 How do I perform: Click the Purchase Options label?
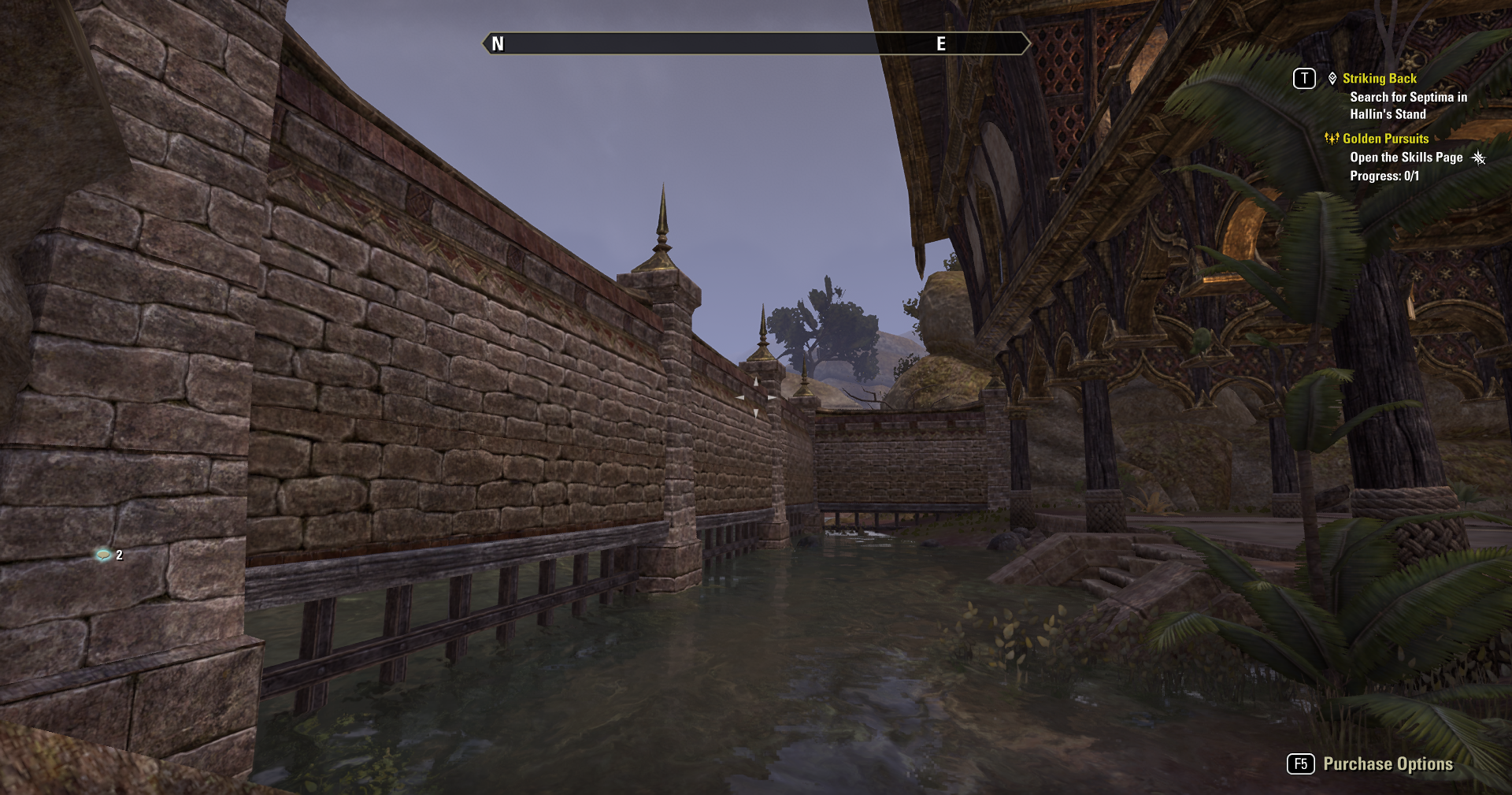point(1388,763)
